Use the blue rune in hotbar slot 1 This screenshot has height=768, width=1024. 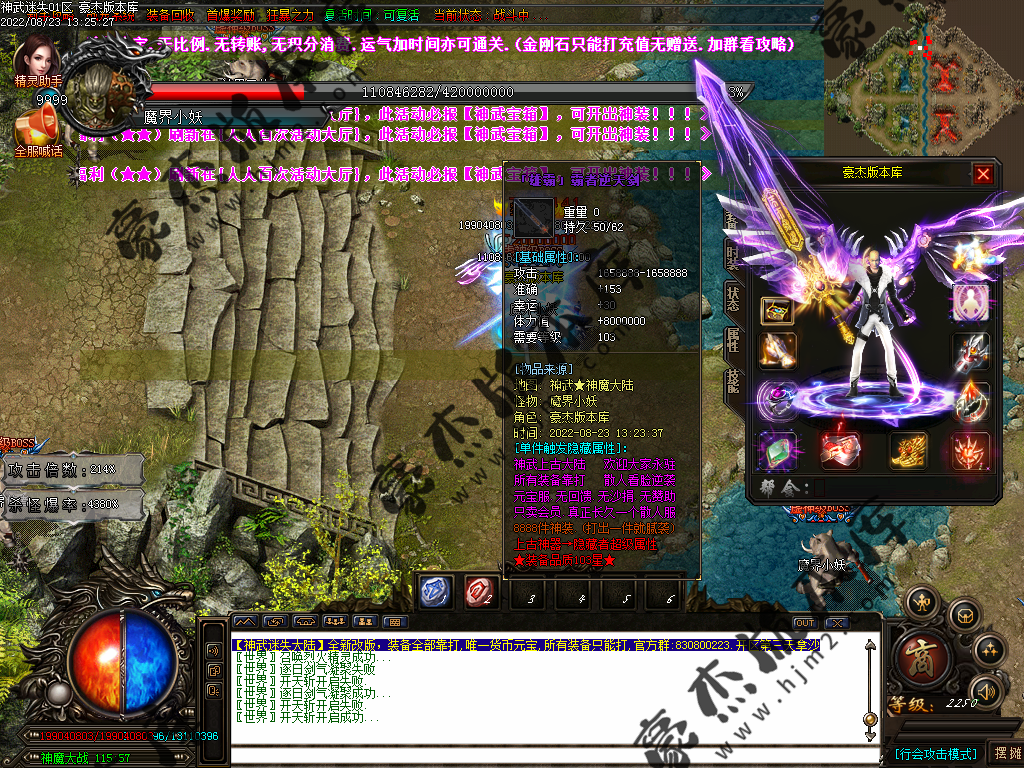pyautogui.click(x=436, y=592)
